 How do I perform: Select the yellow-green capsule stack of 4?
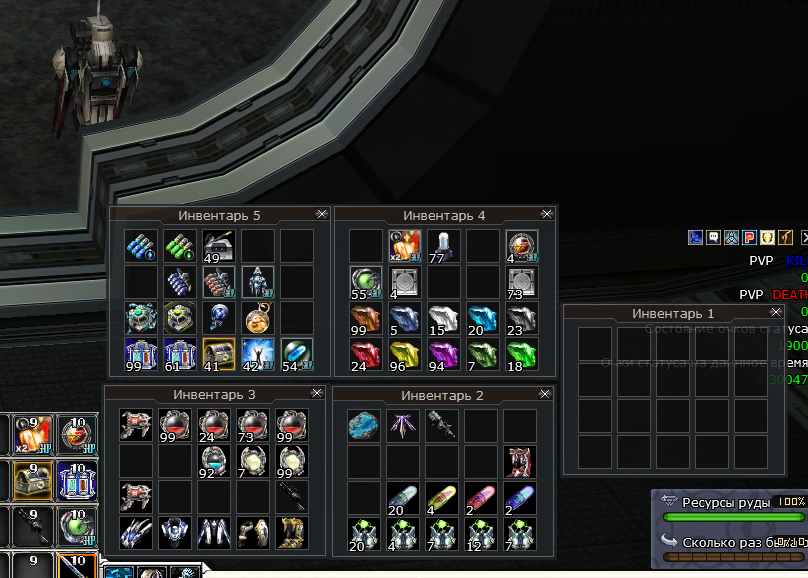tap(442, 497)
